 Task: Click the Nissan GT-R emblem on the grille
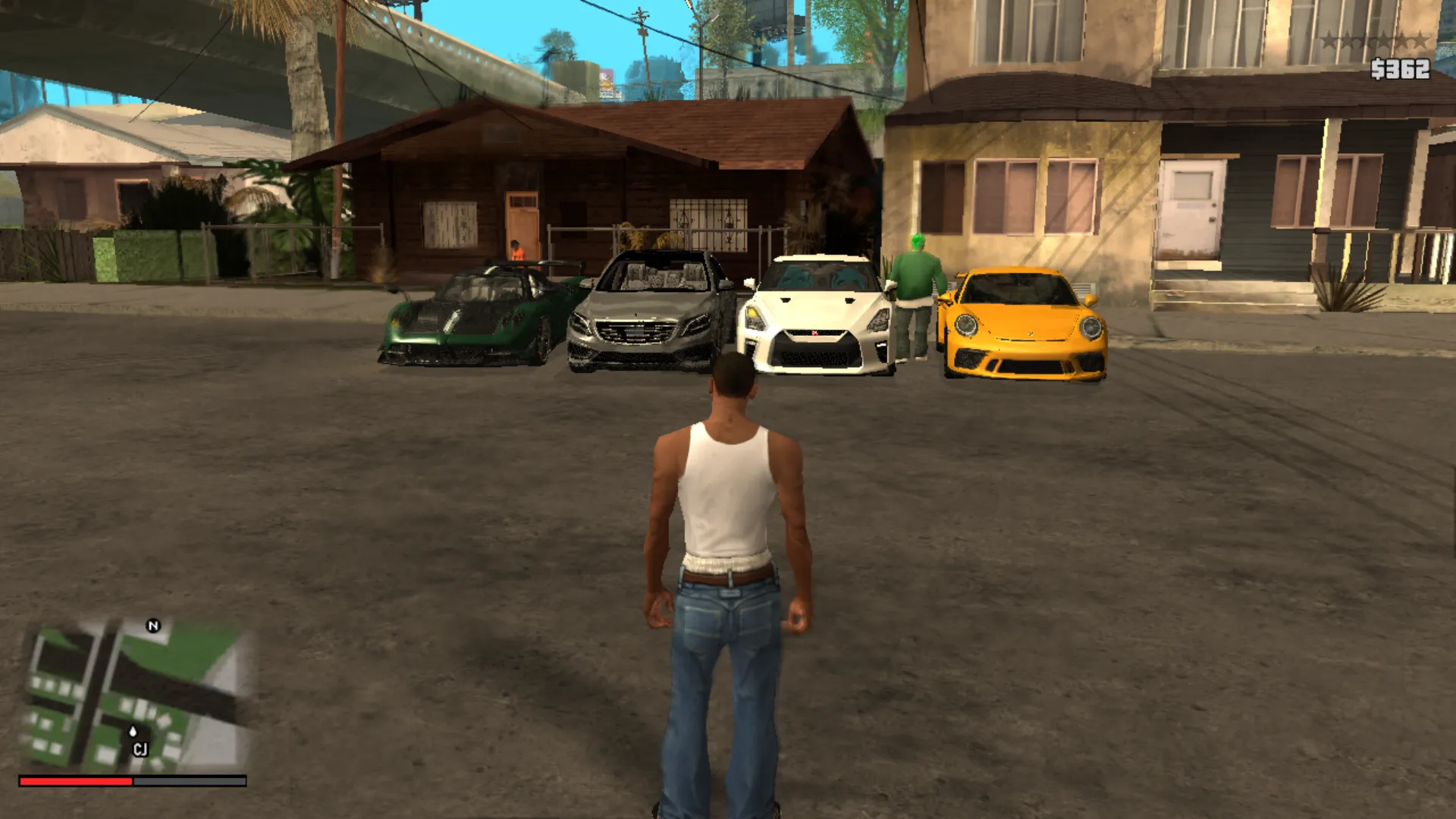point(814,334)
